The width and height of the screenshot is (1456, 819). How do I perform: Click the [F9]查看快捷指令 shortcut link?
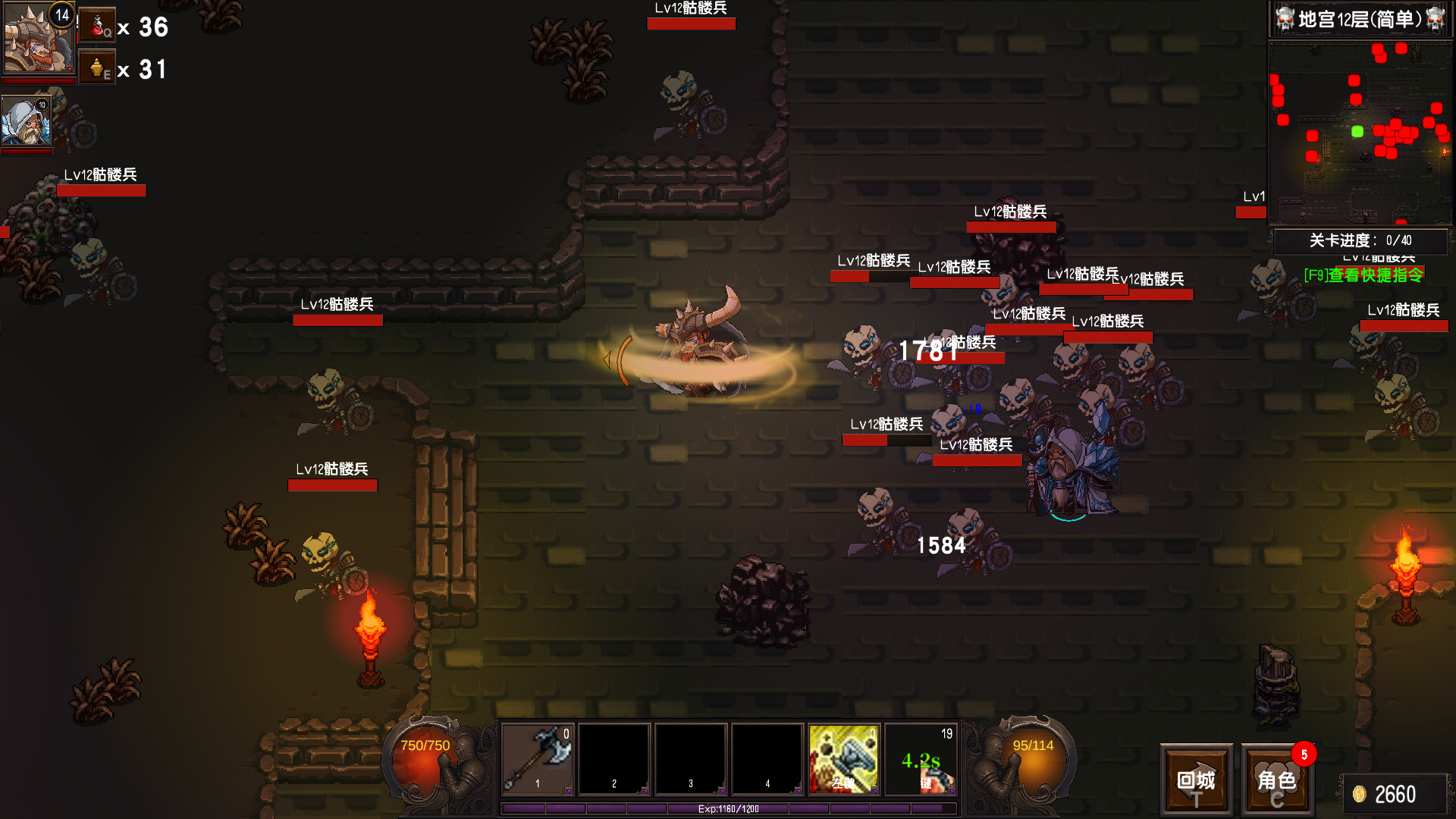click(x=1364, y=275)
